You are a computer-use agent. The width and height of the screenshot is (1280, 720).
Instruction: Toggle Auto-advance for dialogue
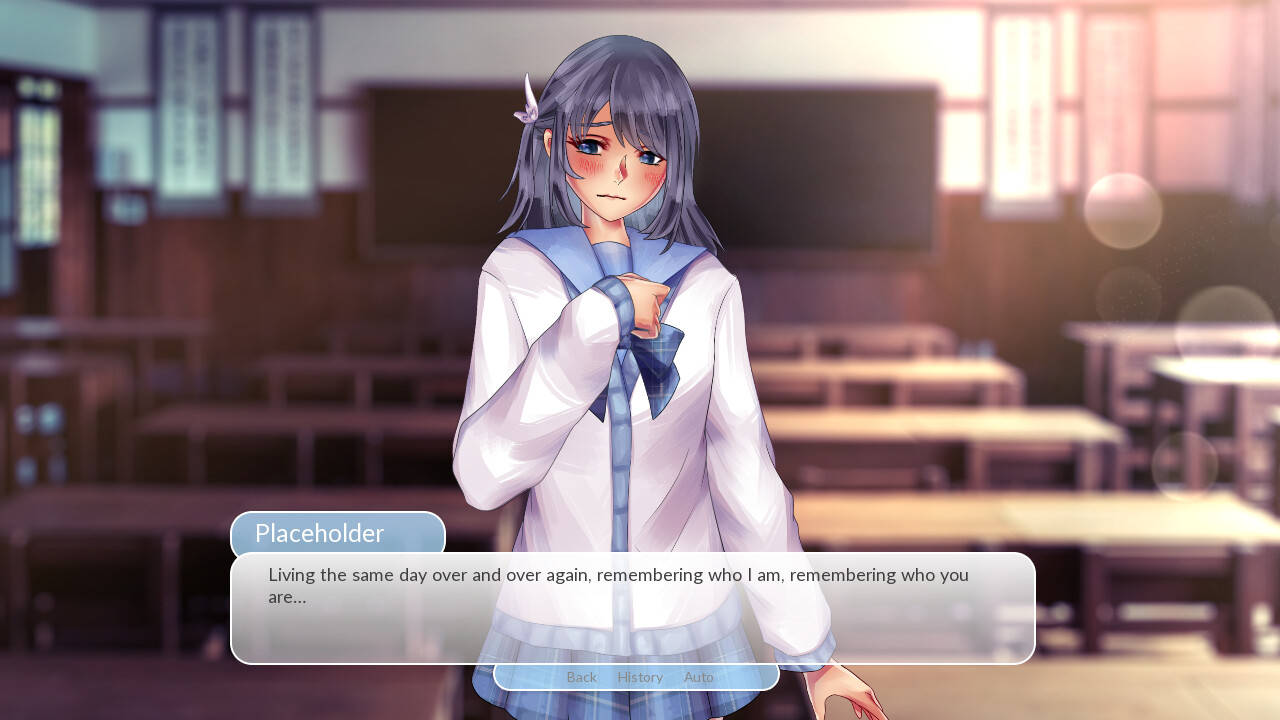pyautogui.click(x=698, y=677)
